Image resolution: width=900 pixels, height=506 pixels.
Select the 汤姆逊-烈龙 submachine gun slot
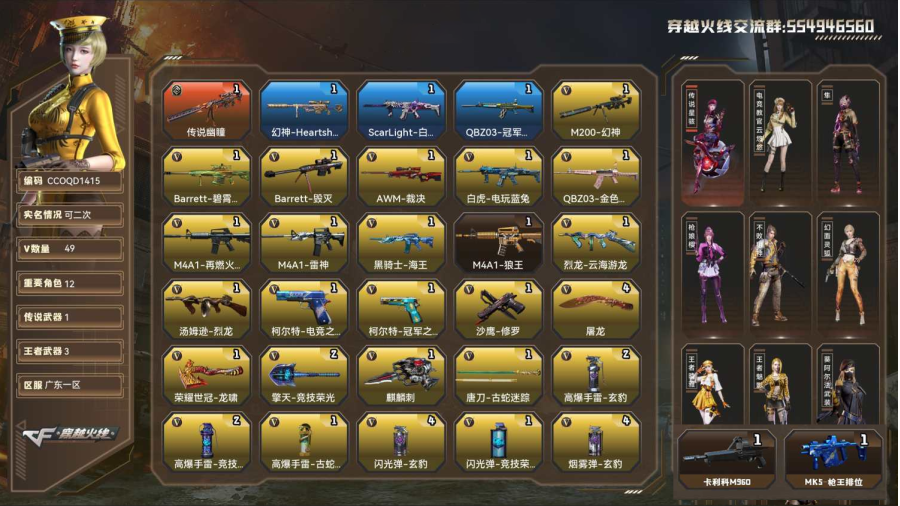click(207, 309)
